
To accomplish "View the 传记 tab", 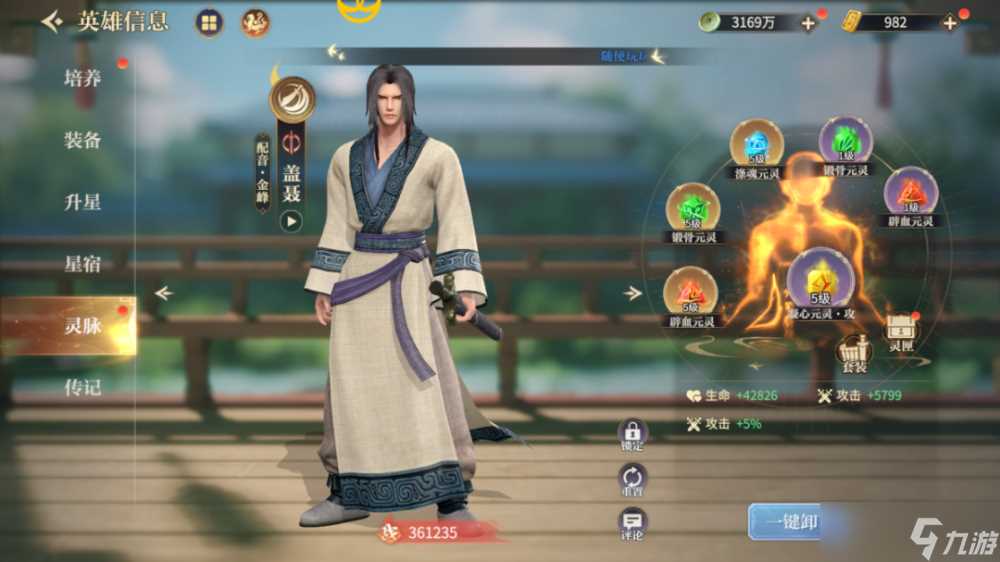I will pos(82,387).
